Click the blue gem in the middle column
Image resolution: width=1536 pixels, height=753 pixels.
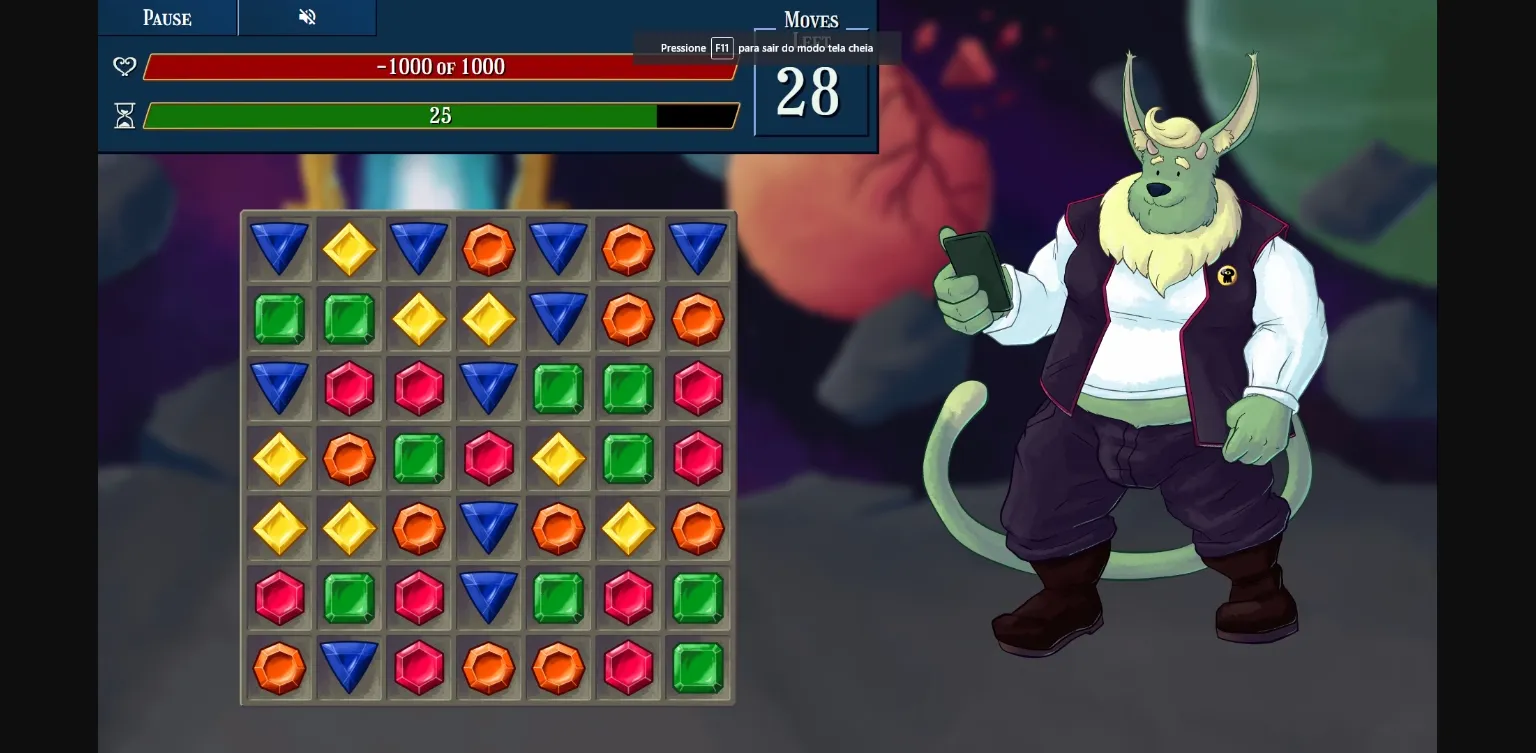[x=489, y=528]
